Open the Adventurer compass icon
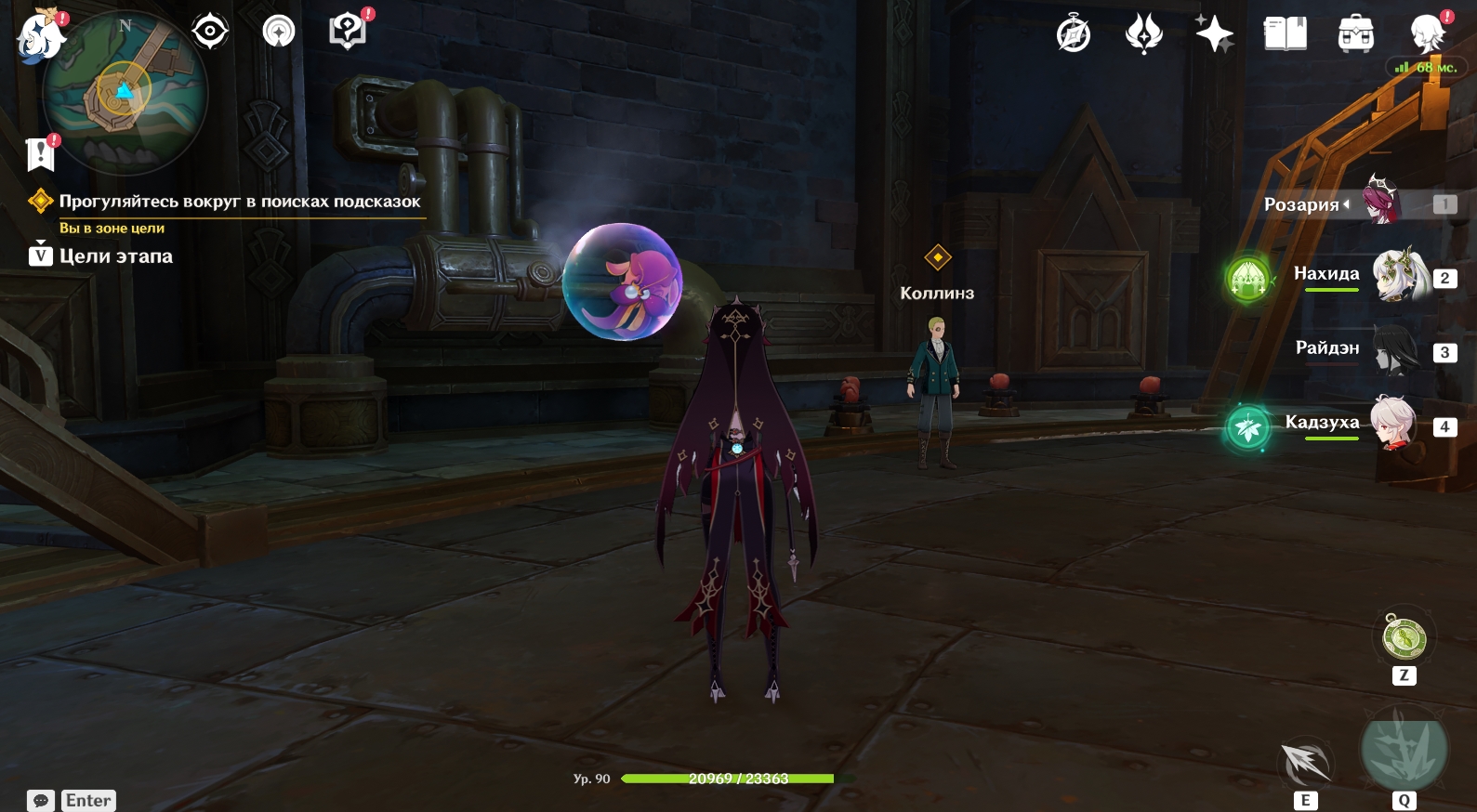 [x=1074, y=34]
